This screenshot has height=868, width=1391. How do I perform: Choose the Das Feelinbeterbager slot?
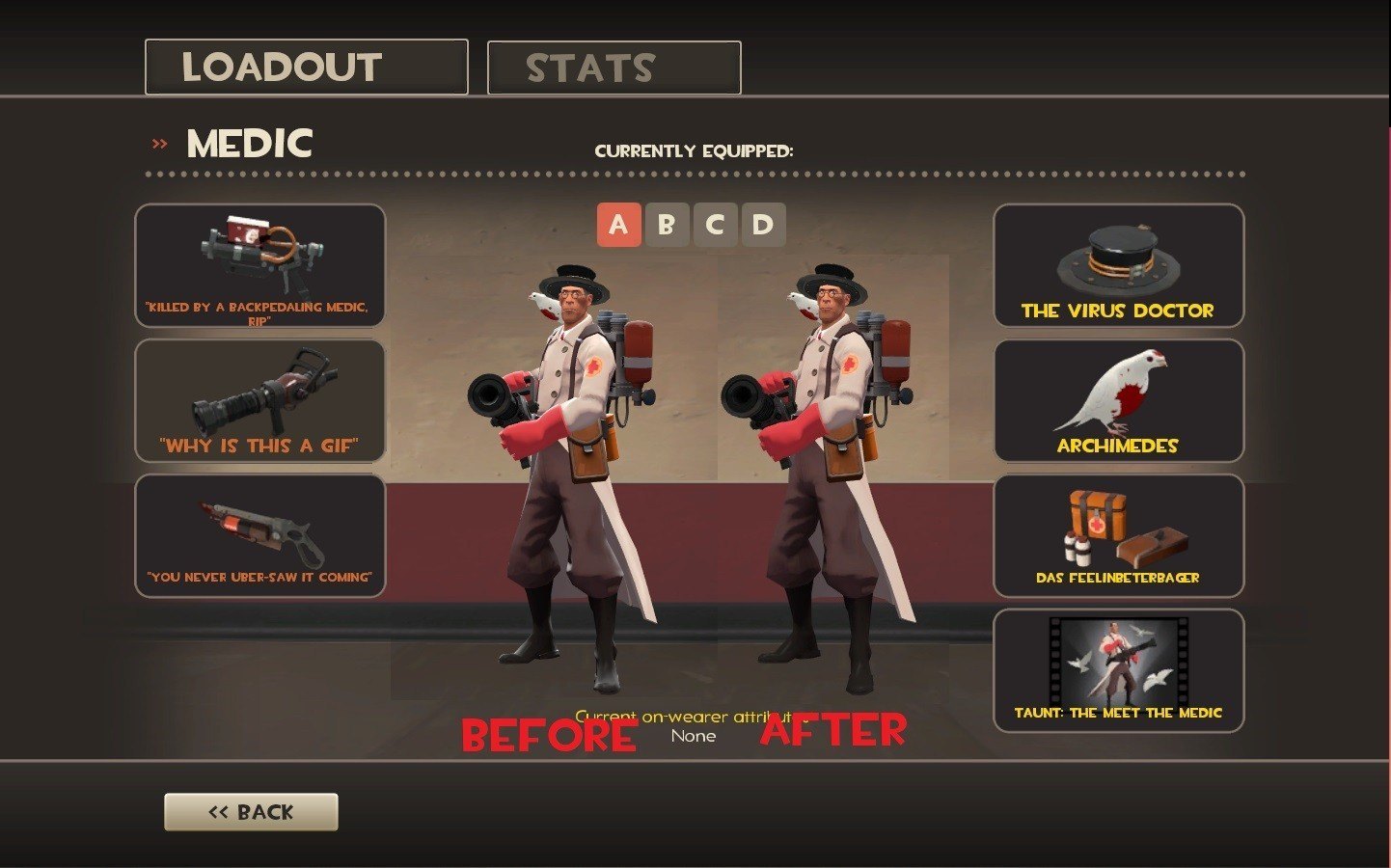tap(1118, 536)
